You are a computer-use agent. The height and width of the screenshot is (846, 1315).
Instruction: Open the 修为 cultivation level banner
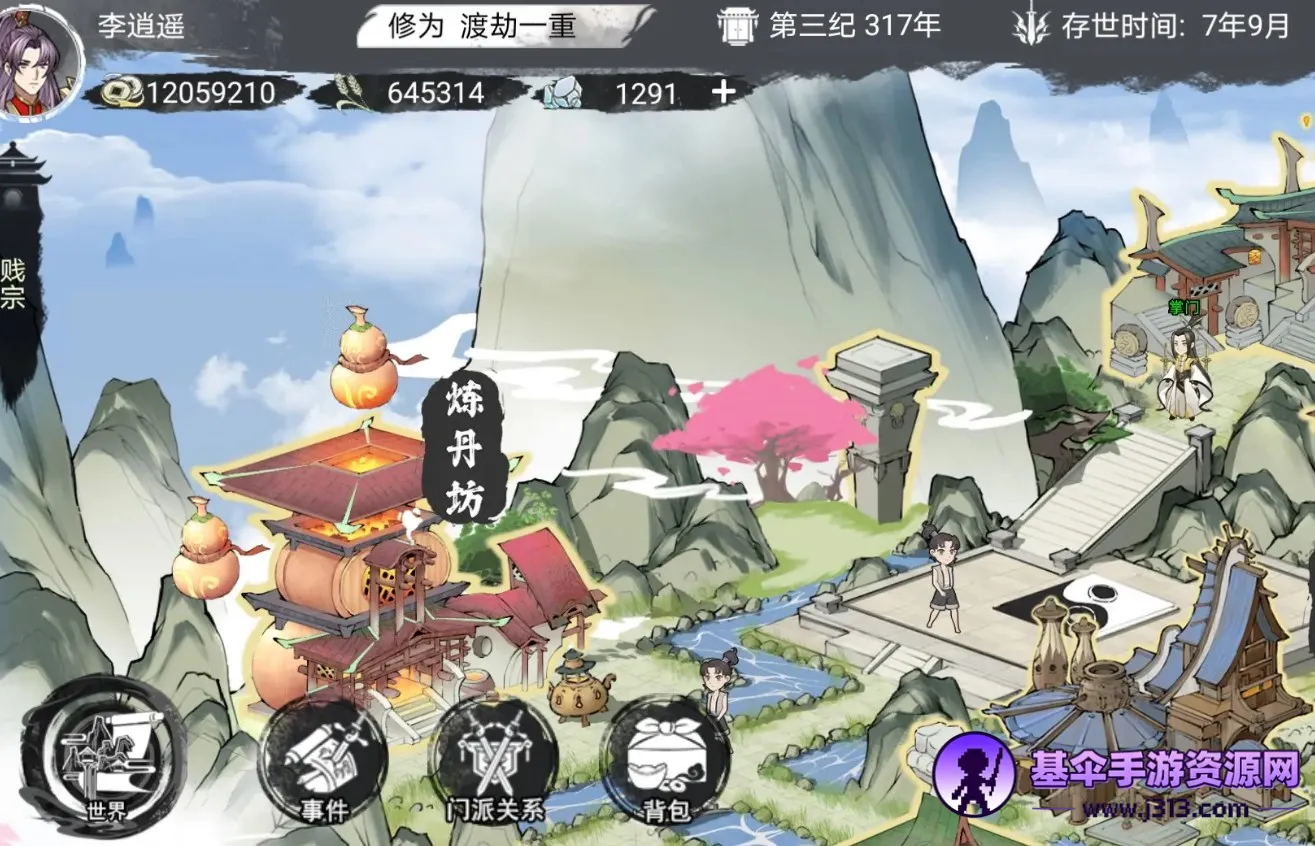coord(503,27)
